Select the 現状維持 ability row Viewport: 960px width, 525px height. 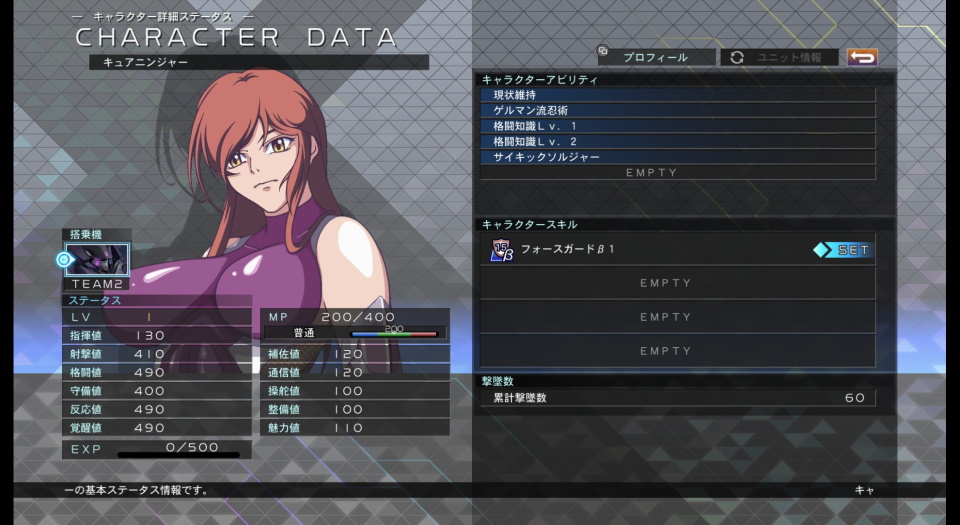click(x=677, y=95)
